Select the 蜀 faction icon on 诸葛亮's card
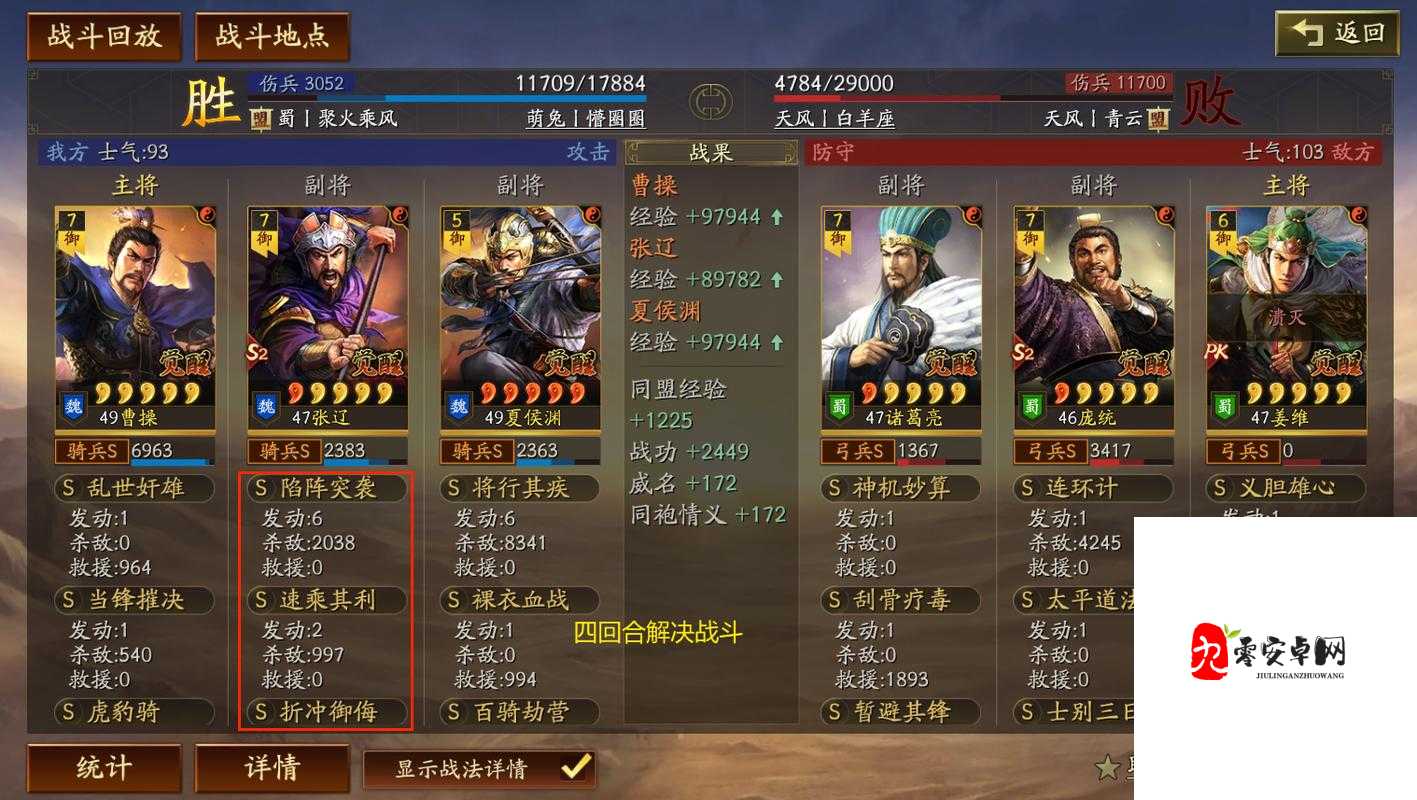1417x800 pixels. 838,406
